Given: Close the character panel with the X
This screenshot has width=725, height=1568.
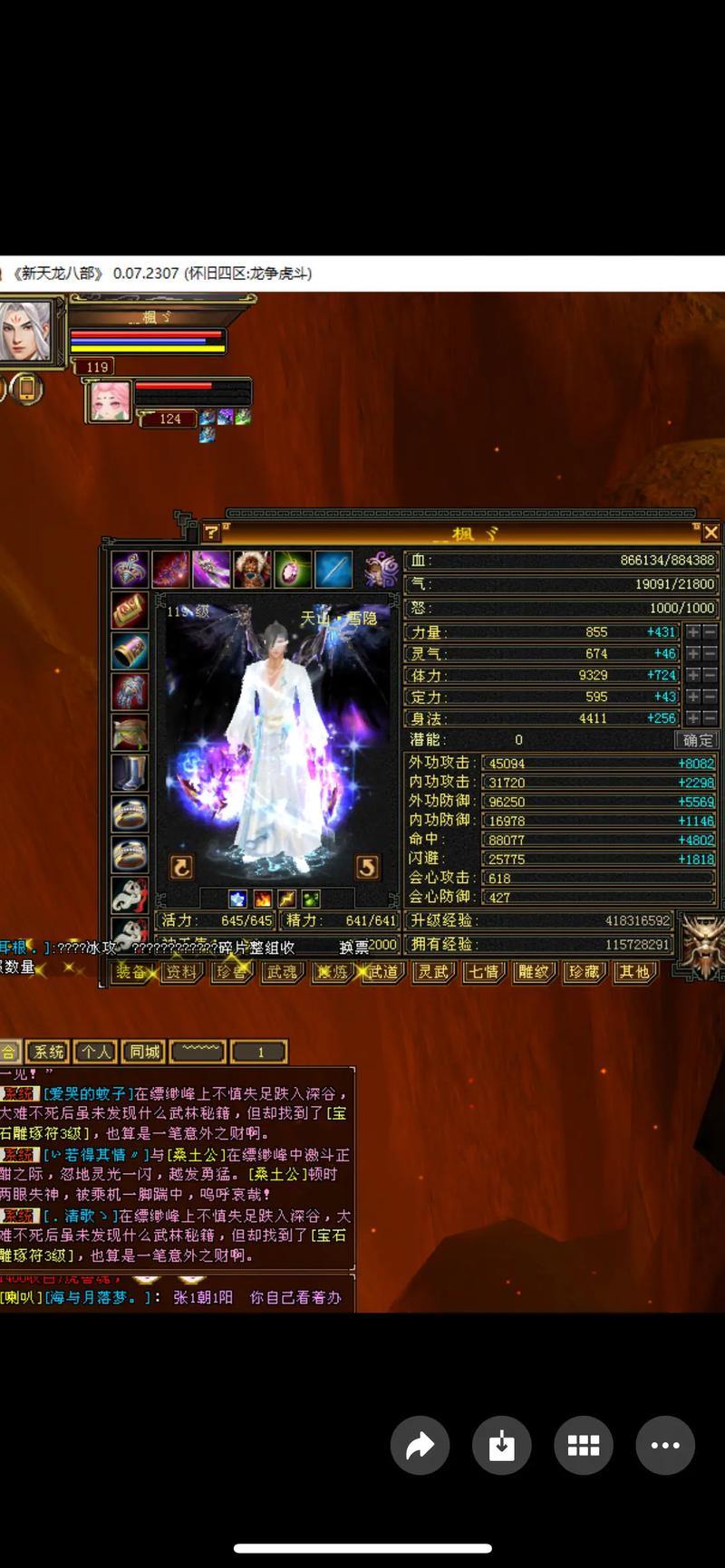Looking at the screenshot, I should click(710, 533).
